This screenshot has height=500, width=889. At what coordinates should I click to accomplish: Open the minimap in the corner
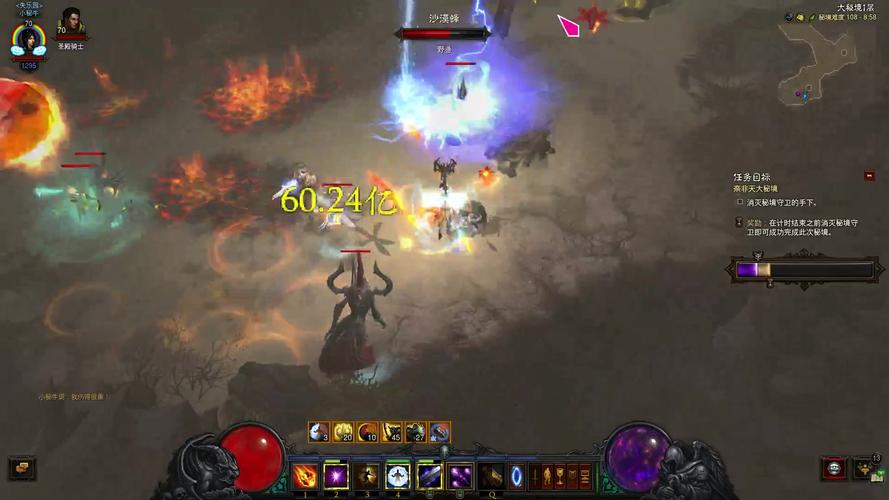pos(817,60)
